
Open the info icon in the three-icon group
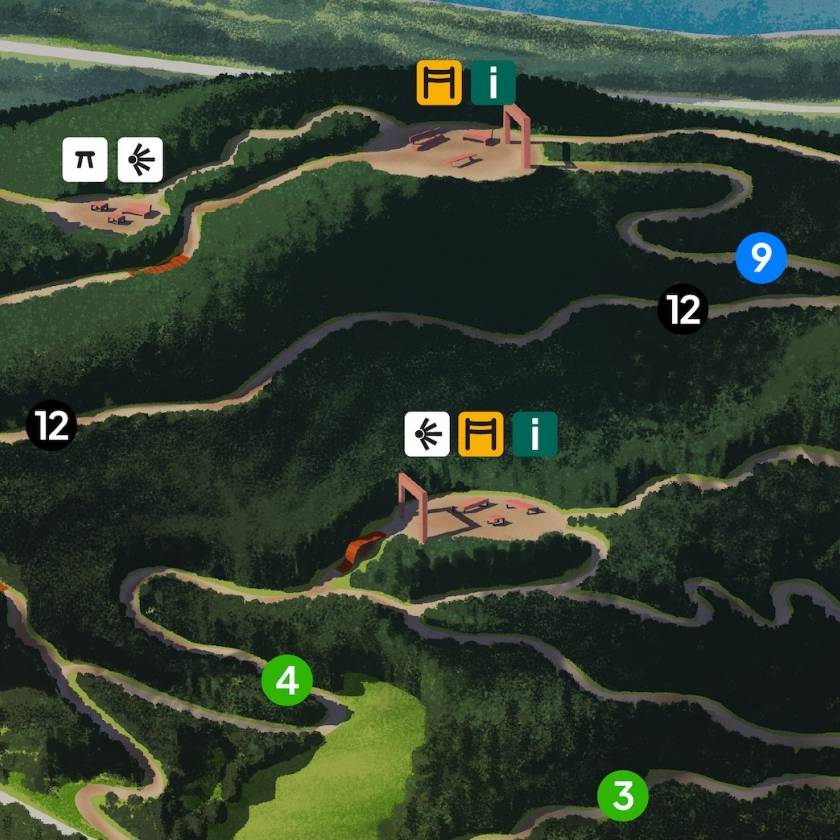535,435
